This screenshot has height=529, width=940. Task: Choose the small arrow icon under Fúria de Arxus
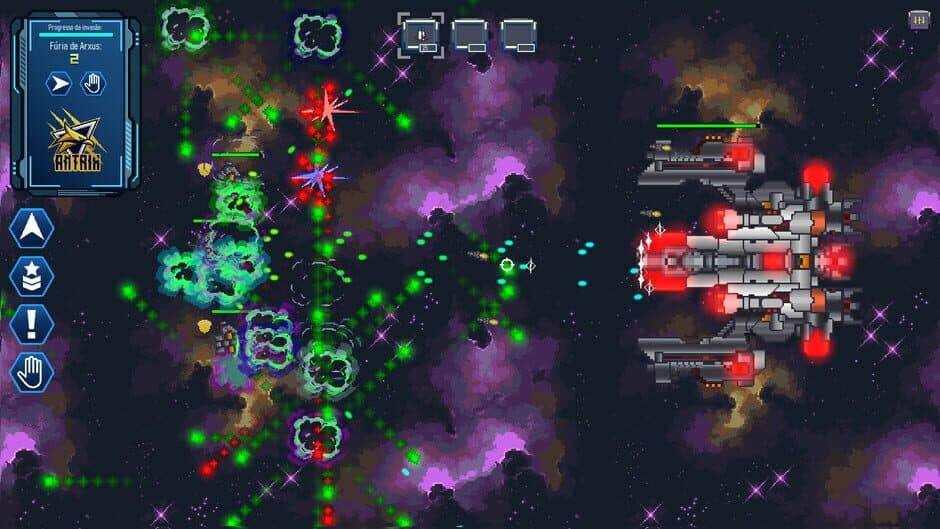(60, 83)
